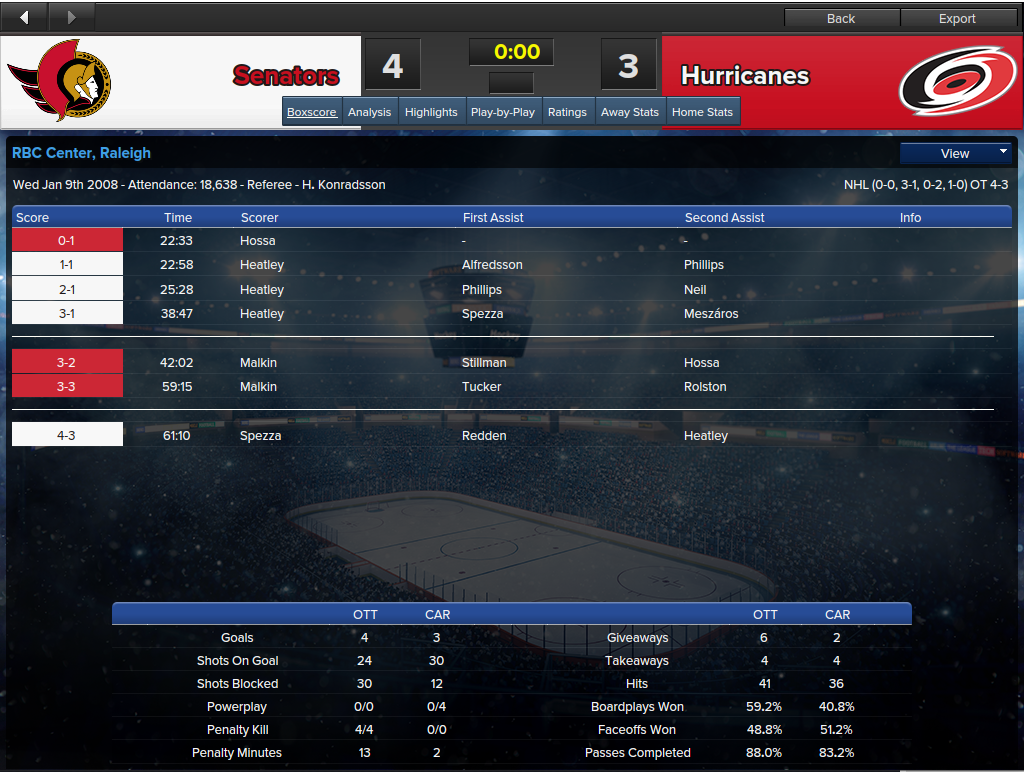This screenshot has width=1024, height=772.
Task: Switch to Home Stats tab
Action: point(702,112)
